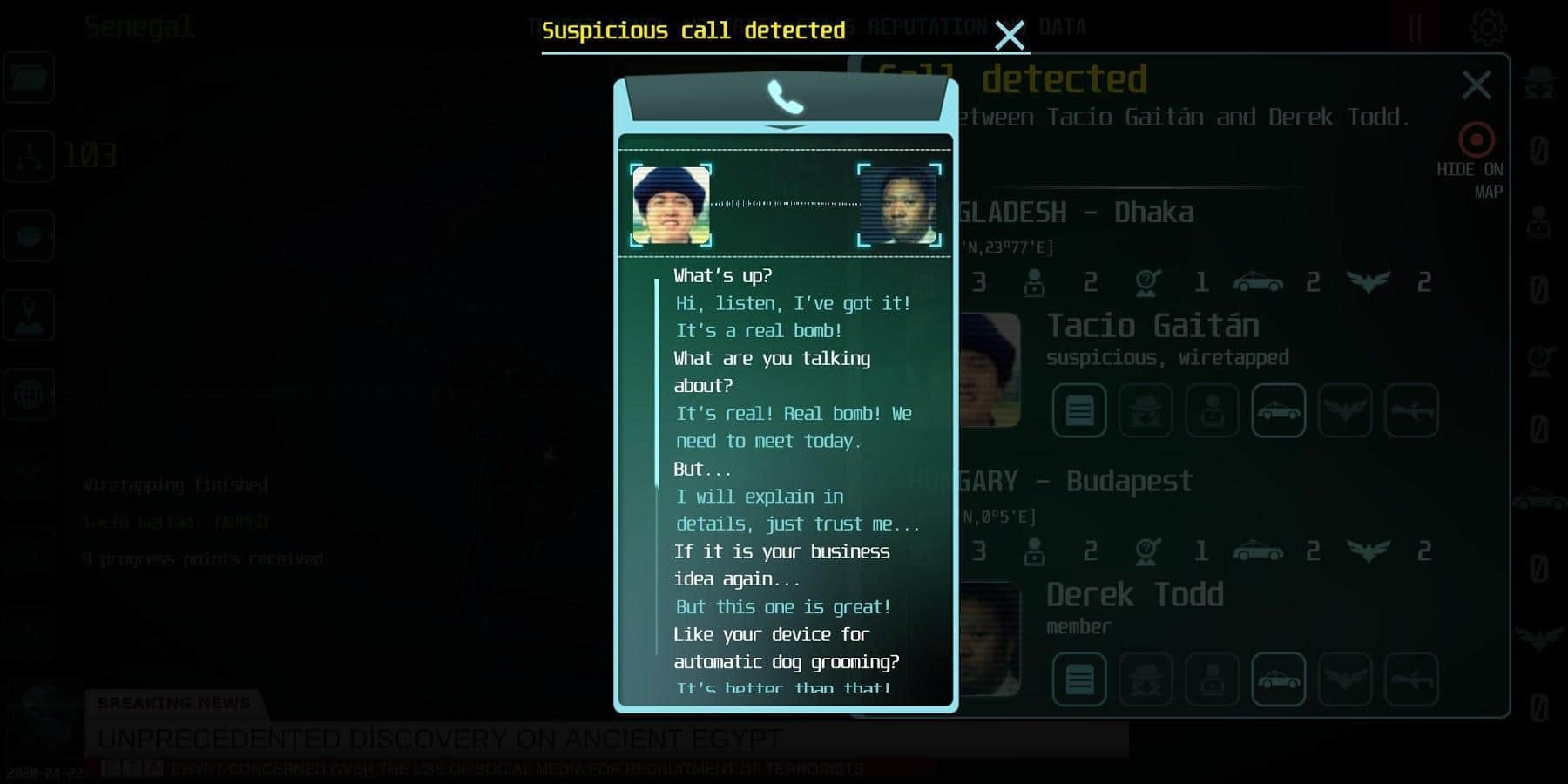
Task: Select the police car action for Tacio Gaitán
Action: coord(1278,410)
